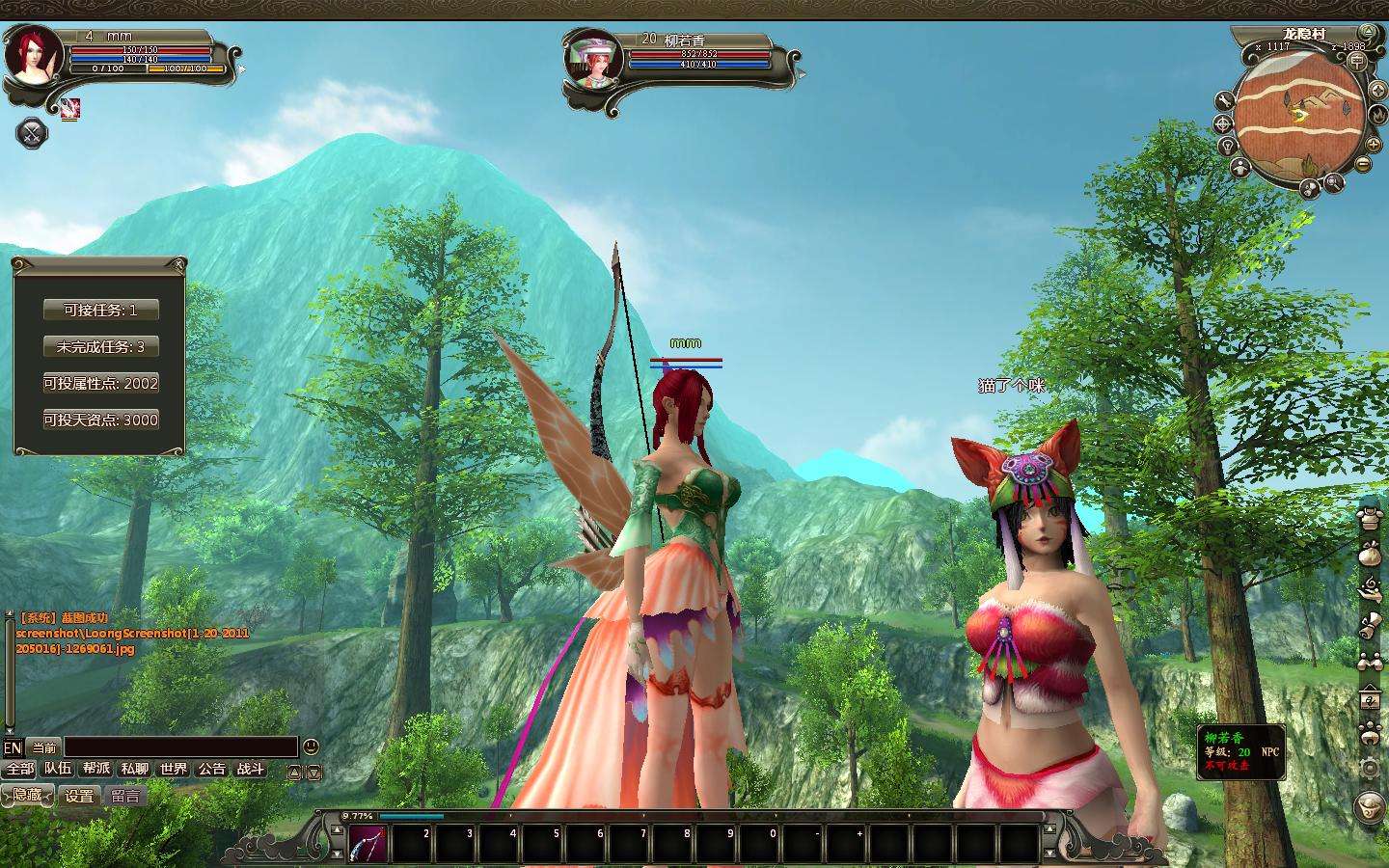
Task: Open the armor character equipment icon
Action: 1369,517
